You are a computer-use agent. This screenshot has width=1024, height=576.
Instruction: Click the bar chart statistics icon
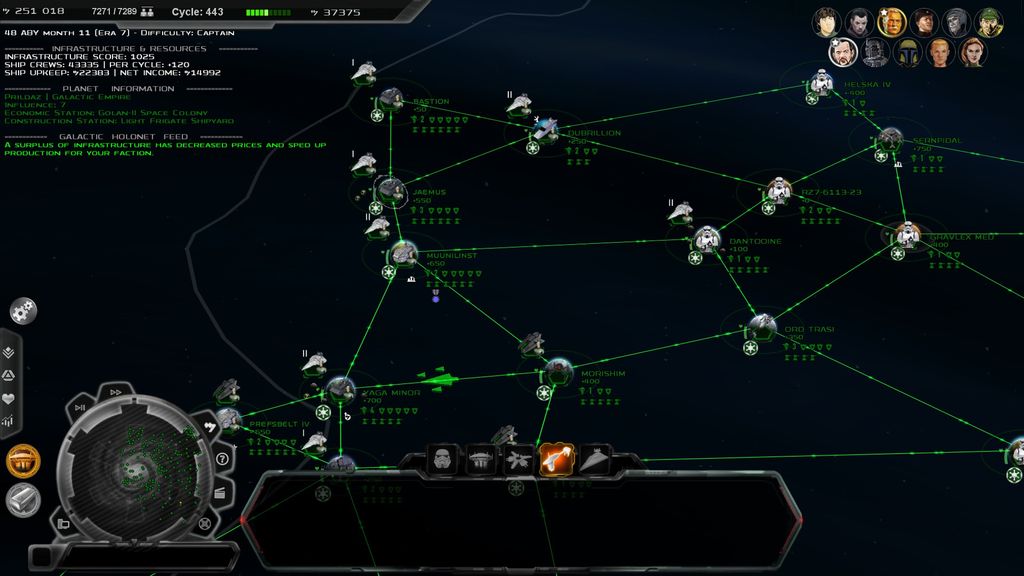pyautogui.click(x=9, y=422)
